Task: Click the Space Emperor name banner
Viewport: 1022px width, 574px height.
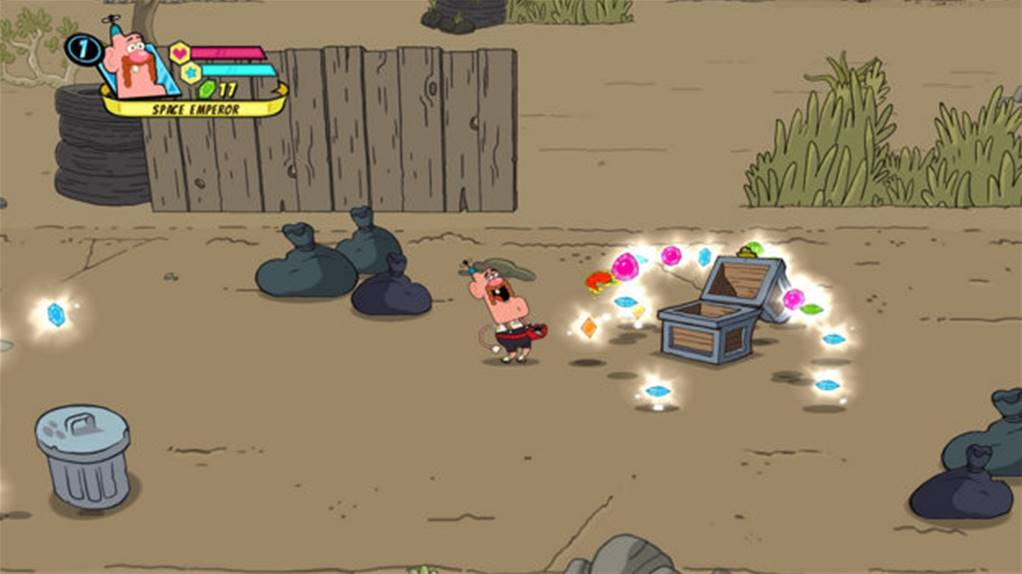Action: point(195,109)
